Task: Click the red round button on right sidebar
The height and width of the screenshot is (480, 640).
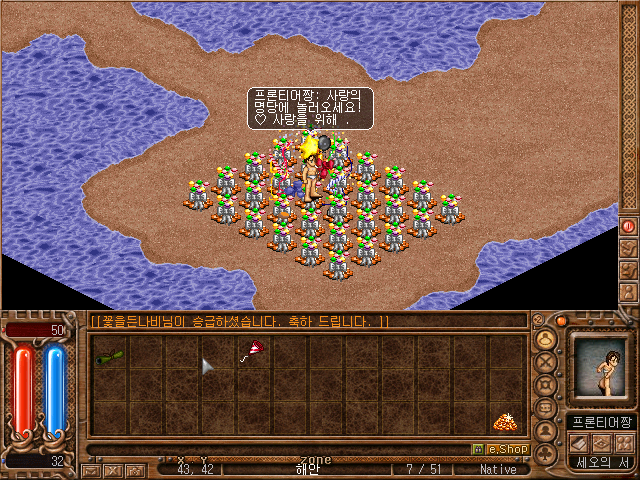Action: [x=629, y=226]
